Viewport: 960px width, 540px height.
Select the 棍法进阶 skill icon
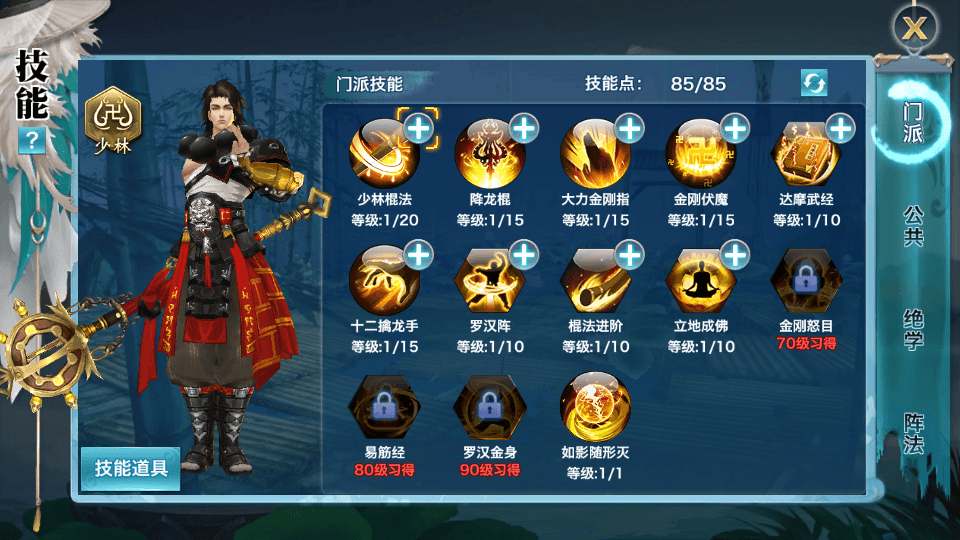595,280
